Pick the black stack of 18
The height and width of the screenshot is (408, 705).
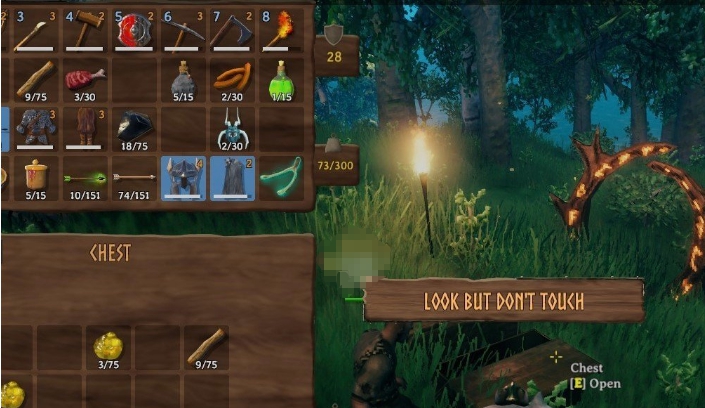click(x=135, y=127)
